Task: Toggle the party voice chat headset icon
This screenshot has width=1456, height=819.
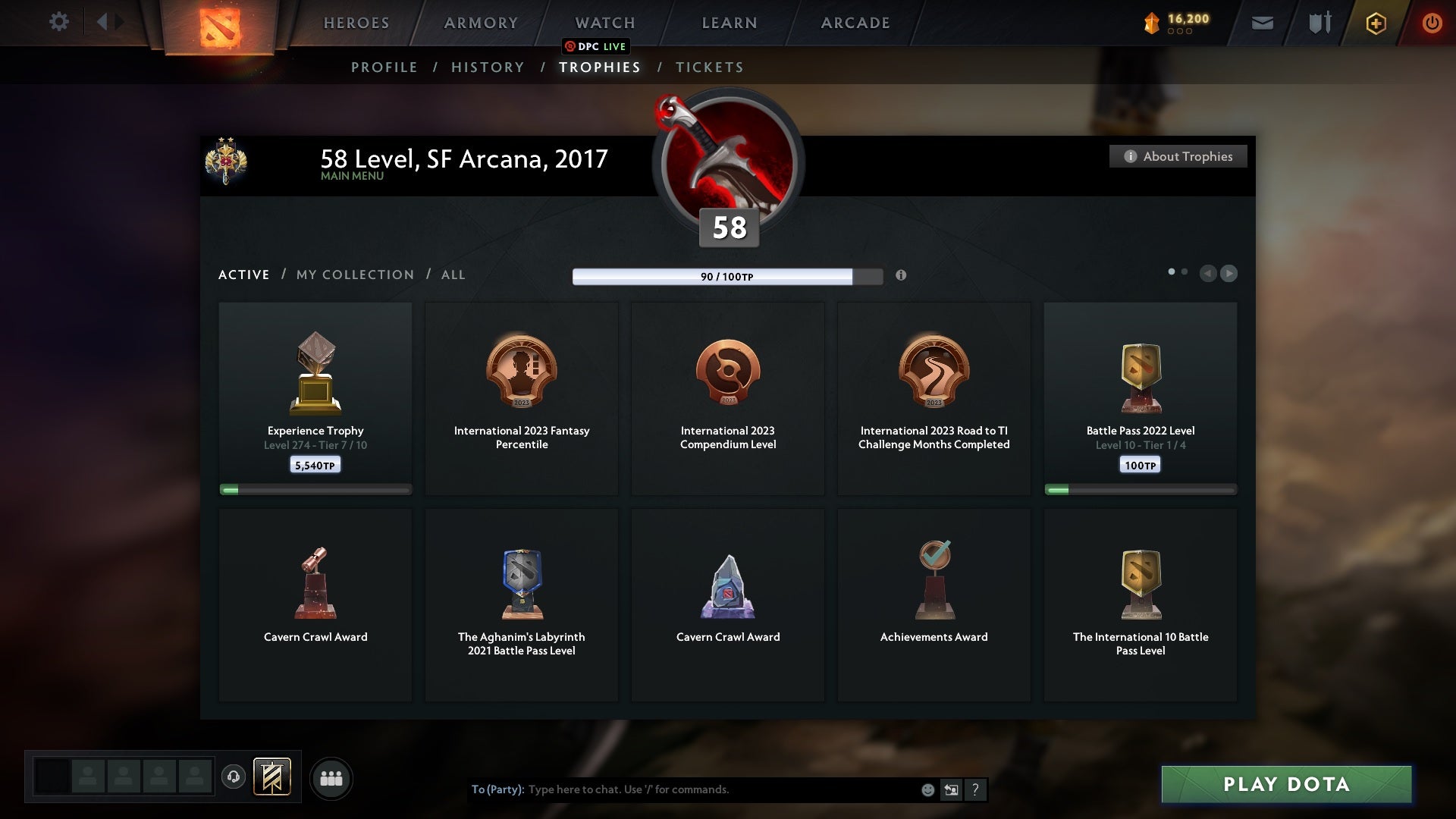Action: point(234,778)
